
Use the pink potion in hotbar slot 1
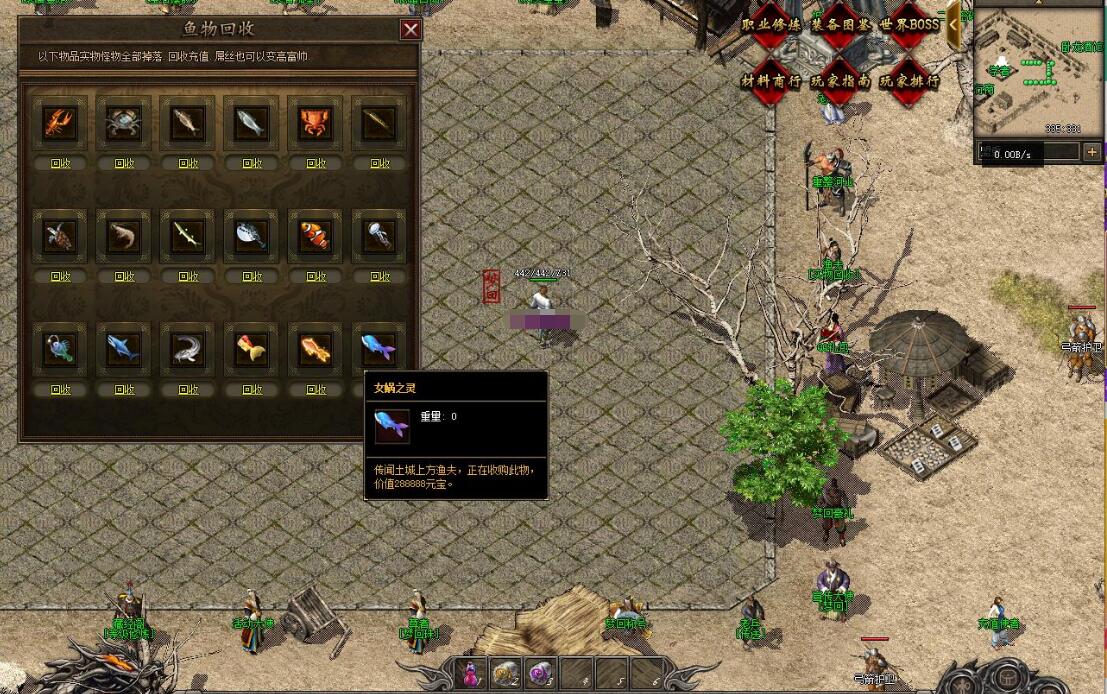[x=471, y=673]
